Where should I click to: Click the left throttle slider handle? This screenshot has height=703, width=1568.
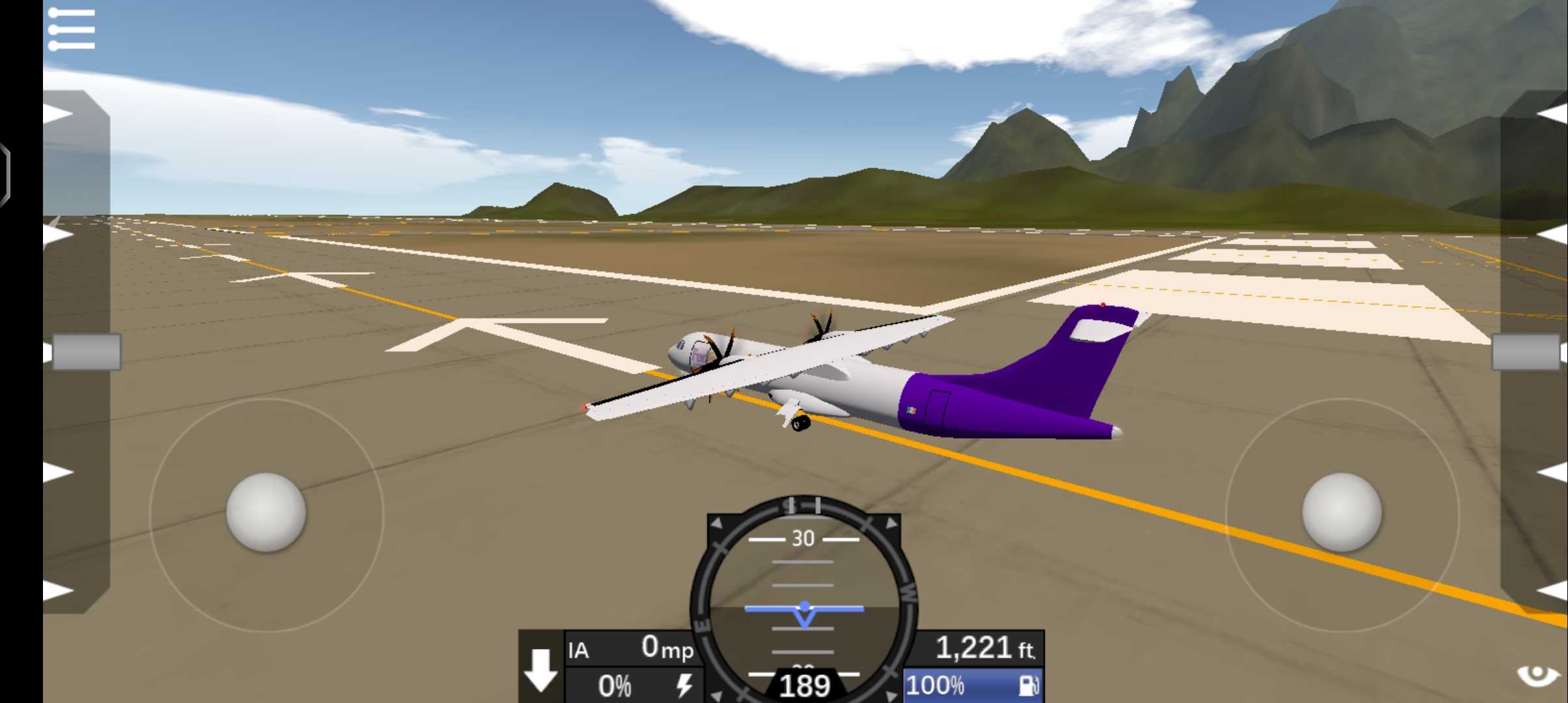tap(86, 352)
